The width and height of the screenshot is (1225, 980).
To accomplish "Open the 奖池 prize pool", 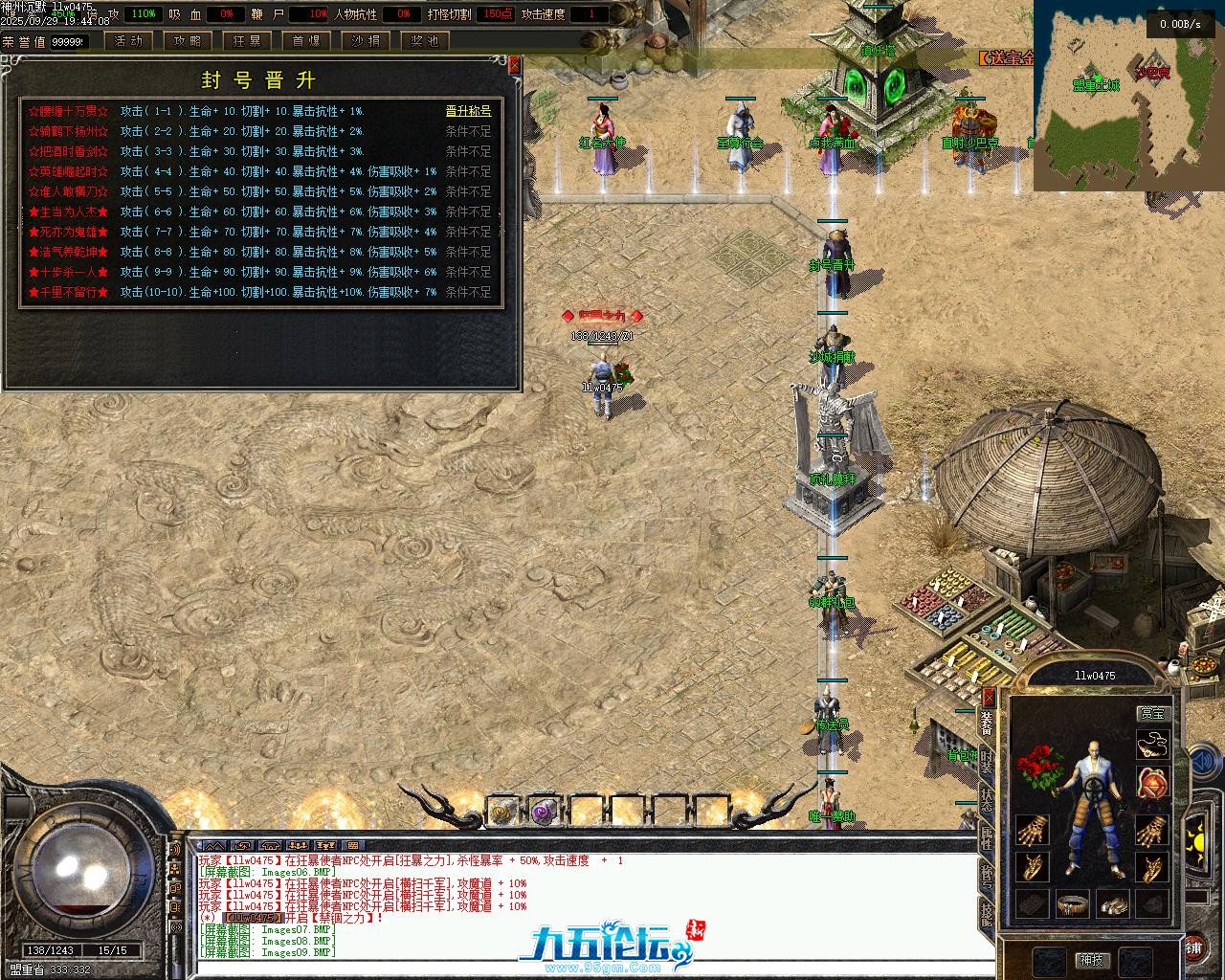I will tap(425, 41).
